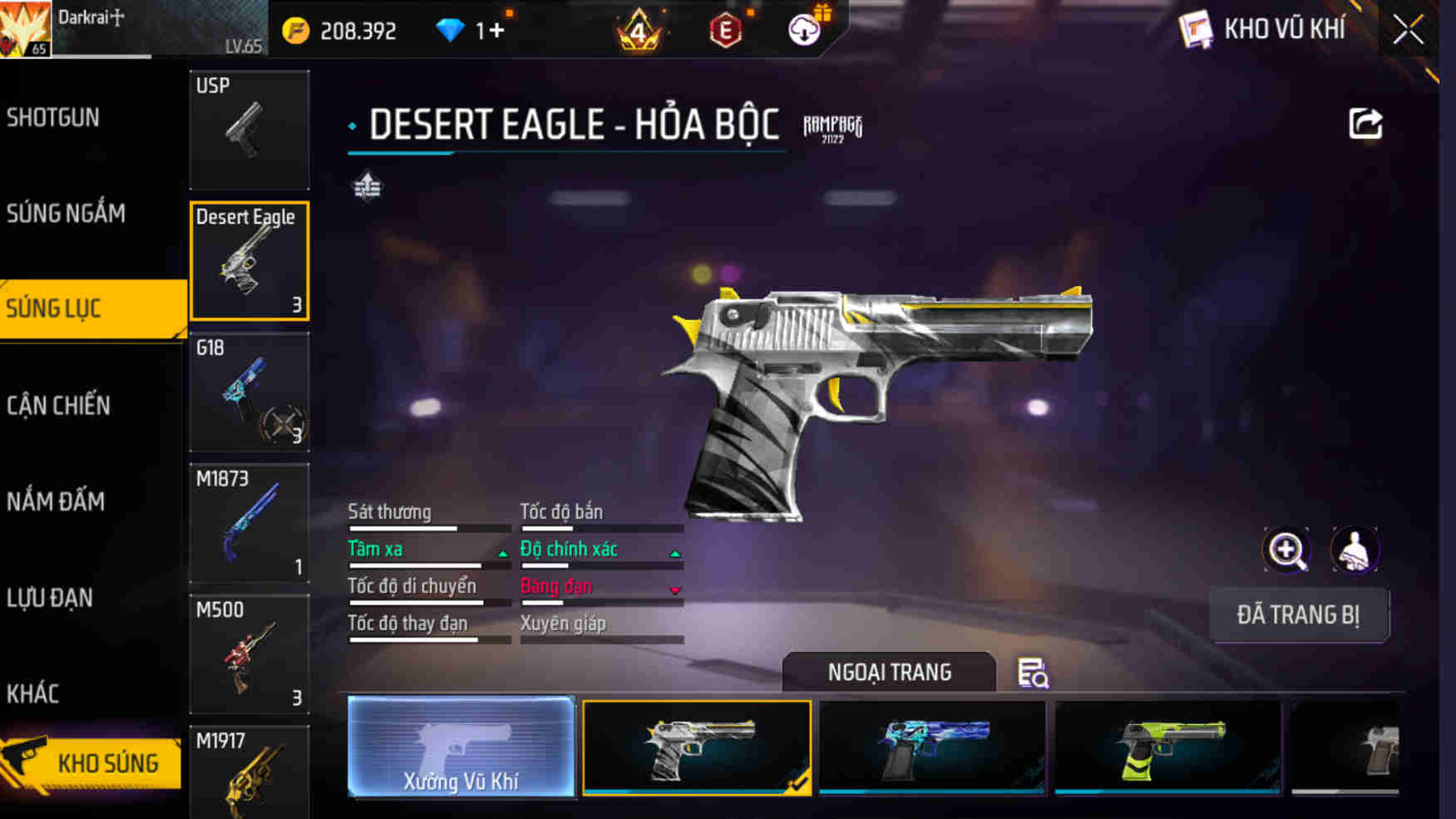The image size is (1456, 819).
Task: Zoom into the weapon with the magnifier icon
Action: (1288, 550)
